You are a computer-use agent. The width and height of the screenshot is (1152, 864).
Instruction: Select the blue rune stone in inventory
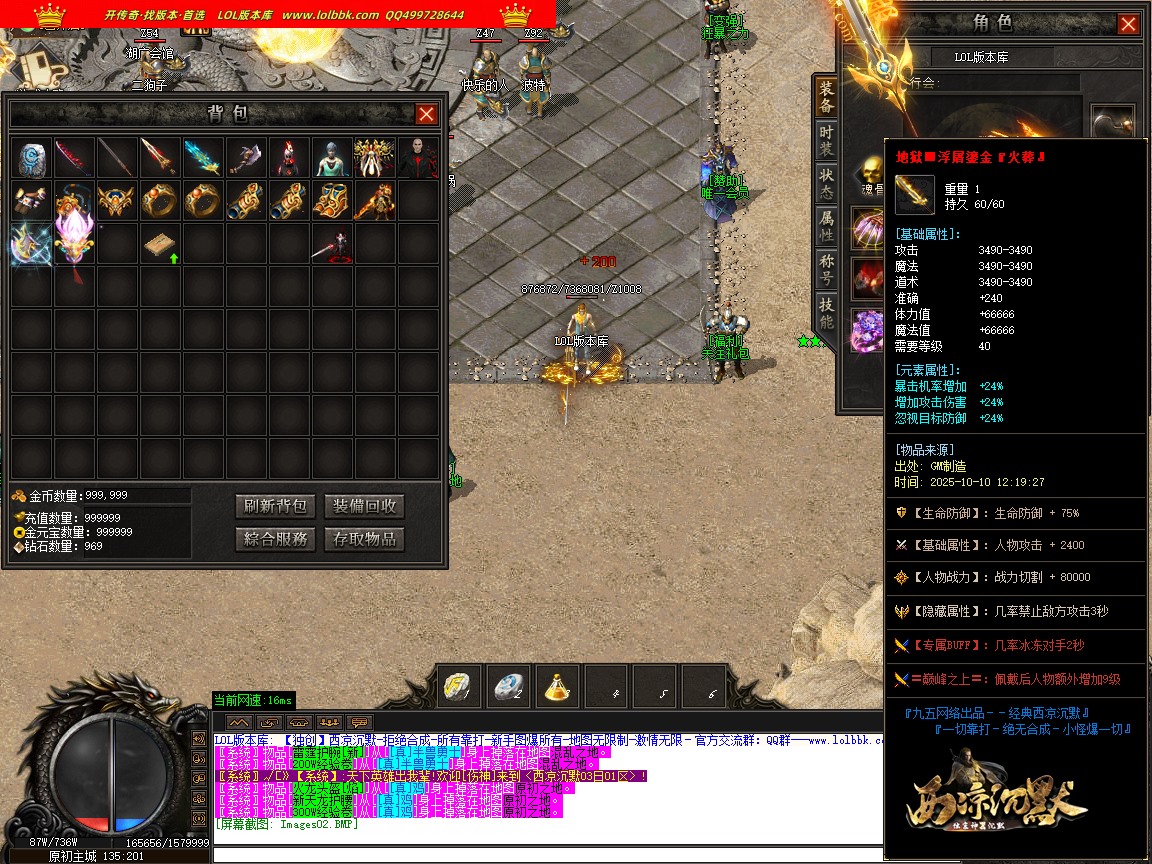pyautogui.click(x=32, y=158)
